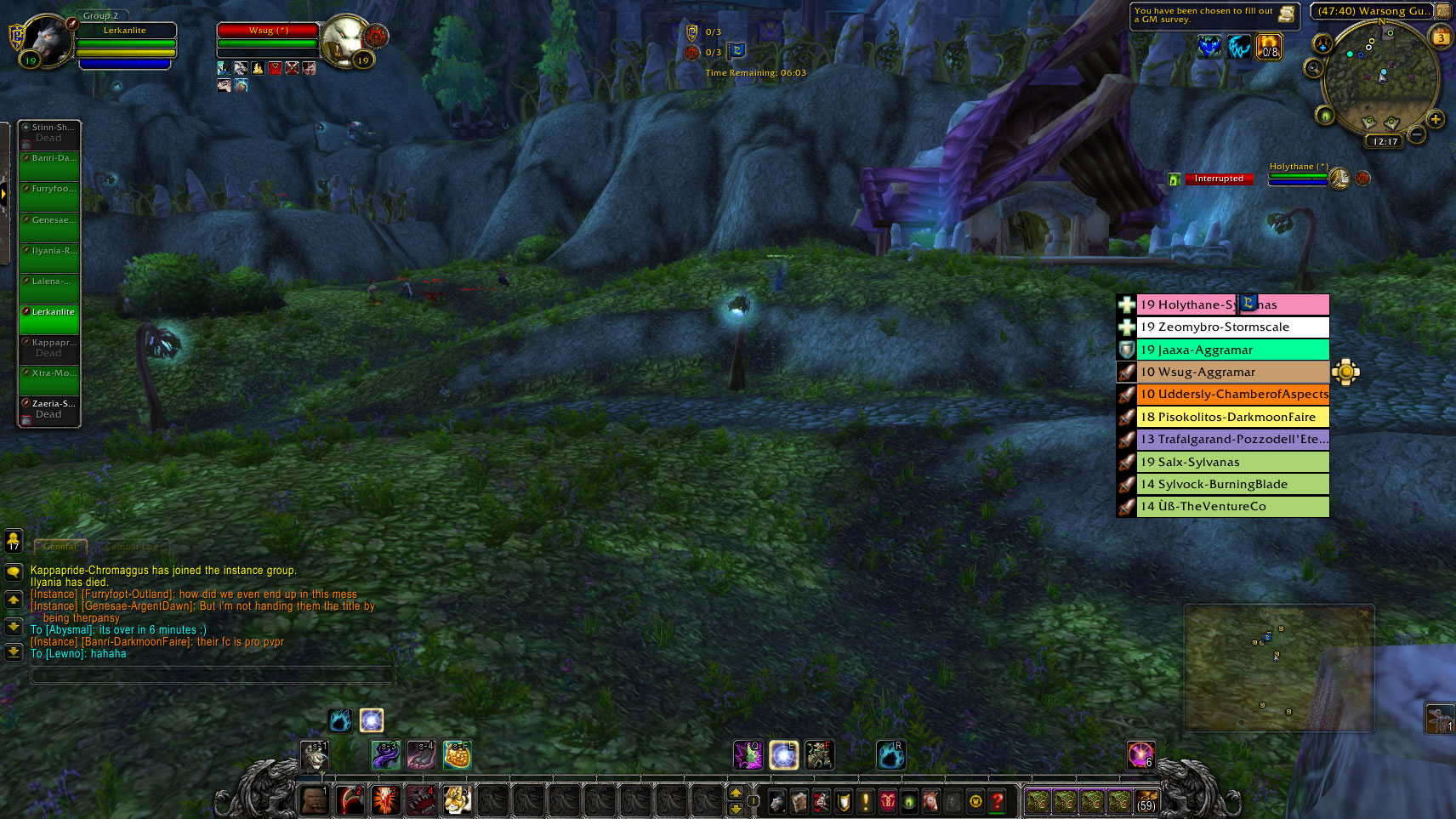Activate the red claw ability in slot 2
Viewport: 1456px width, 819px height.
click(x=350, y=800)
